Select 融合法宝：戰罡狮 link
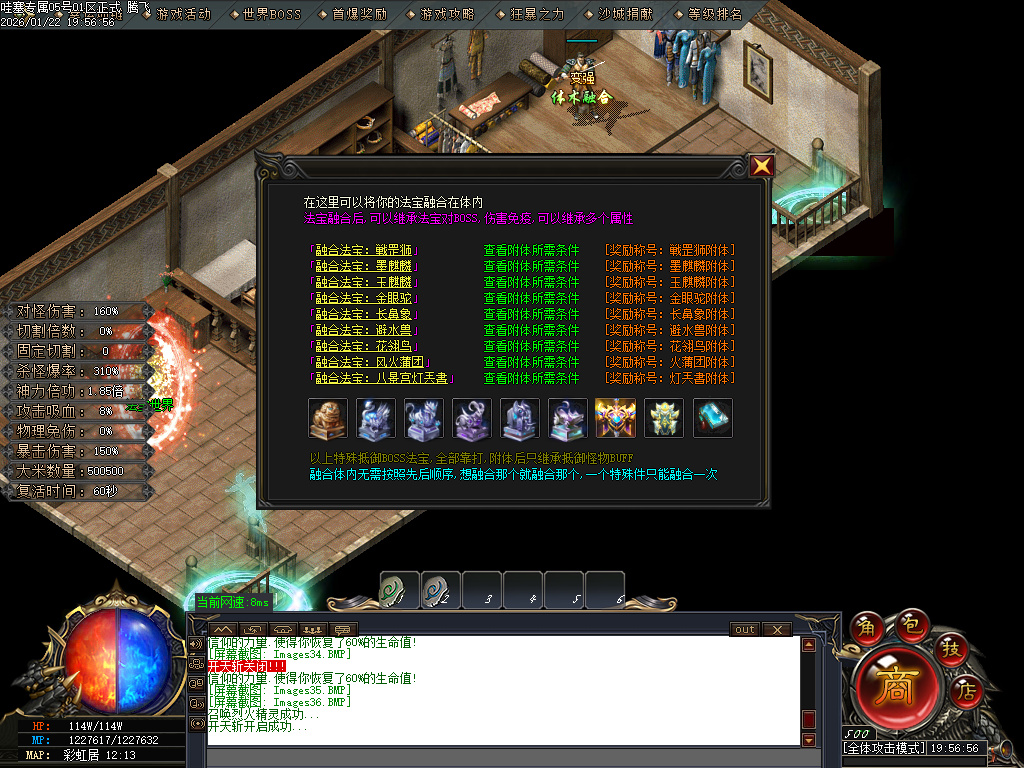 click(x=366, y=250)
